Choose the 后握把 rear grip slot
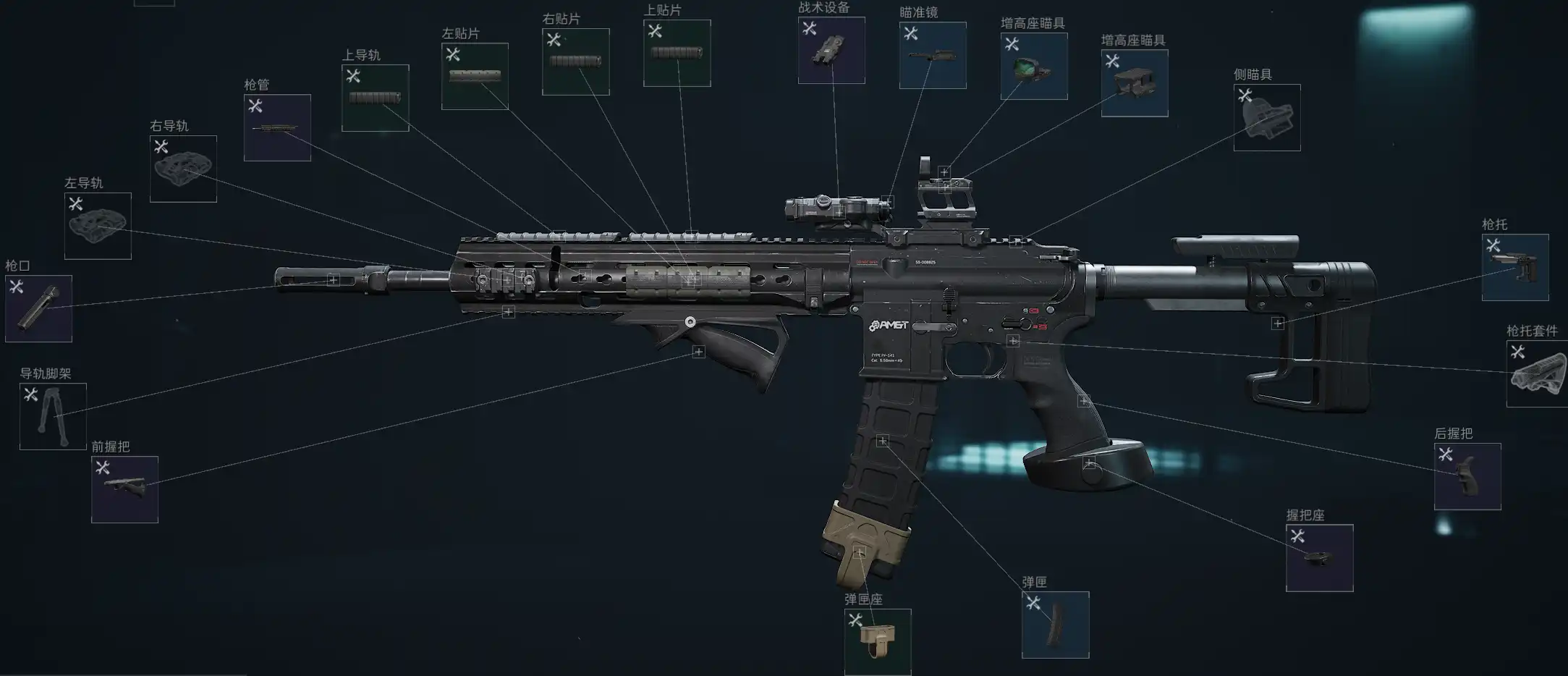Viewport: 1568px width, 676px height. click(1467, 476)
